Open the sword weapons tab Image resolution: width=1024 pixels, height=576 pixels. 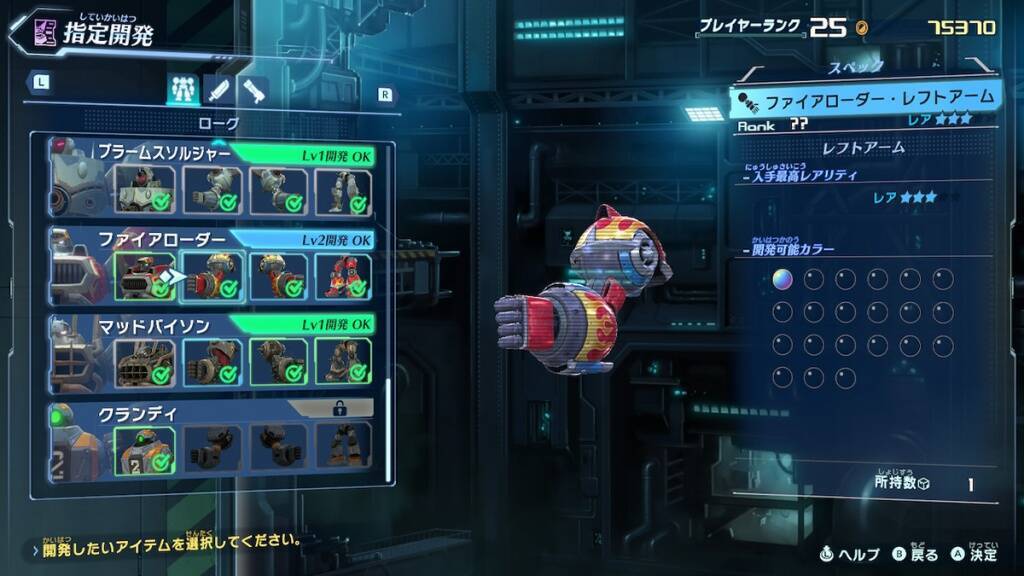tap(218, 90)
